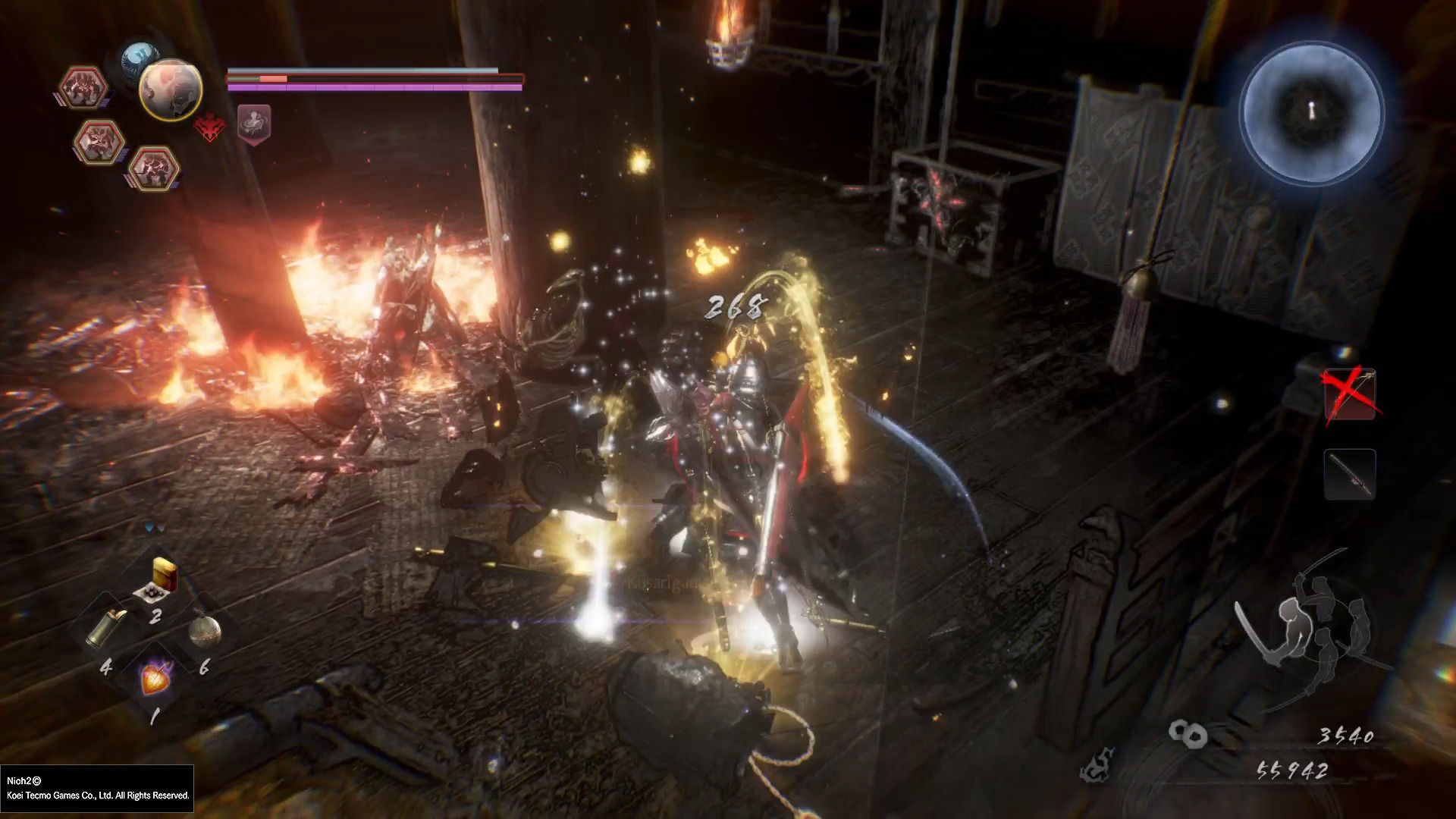Open the circular radar minimap

coord(1311,113)
